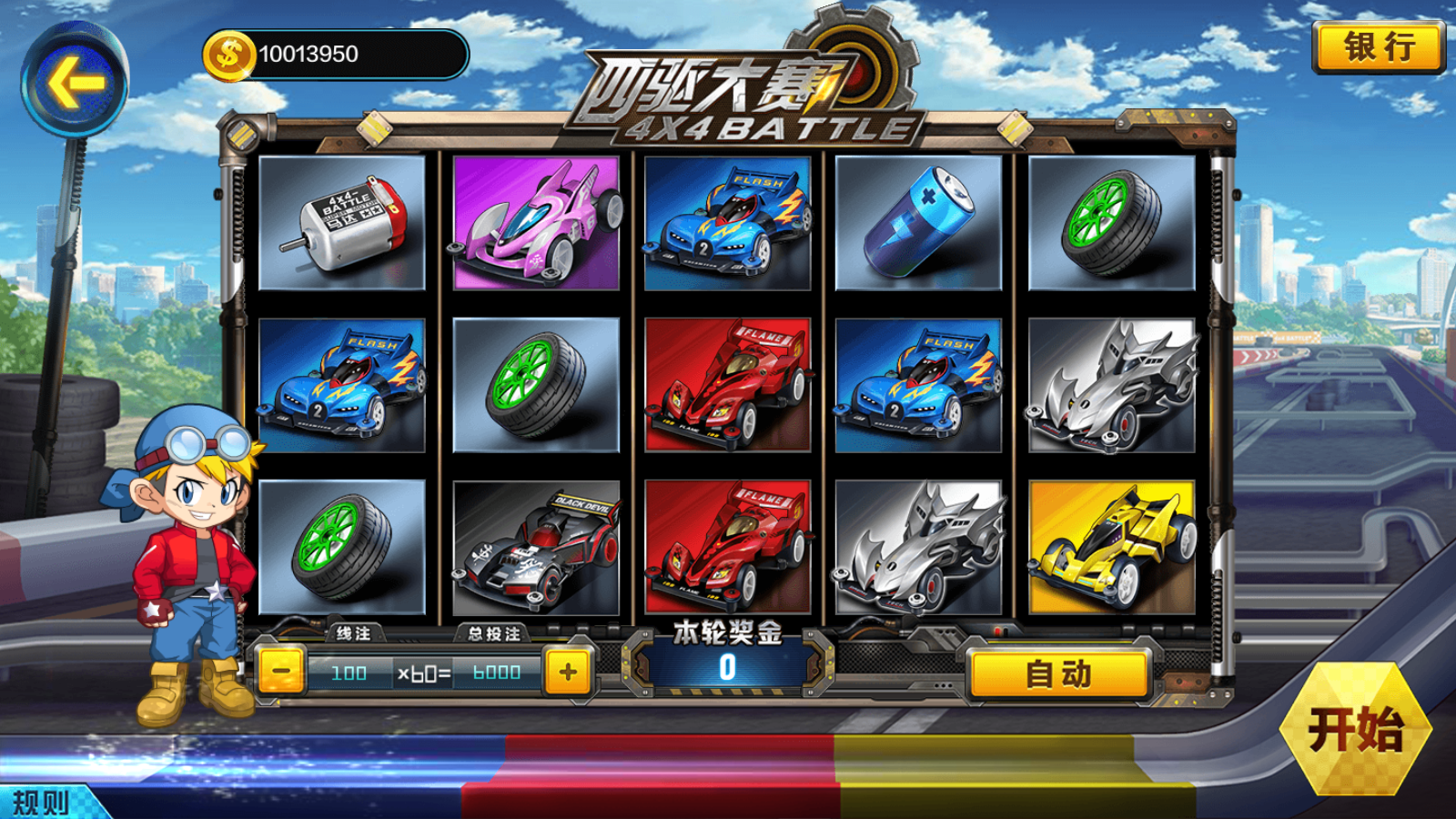This screenshot has height=819, width=1456.
Task: Start the spin with 开始
Action: tap(1355, 729)
